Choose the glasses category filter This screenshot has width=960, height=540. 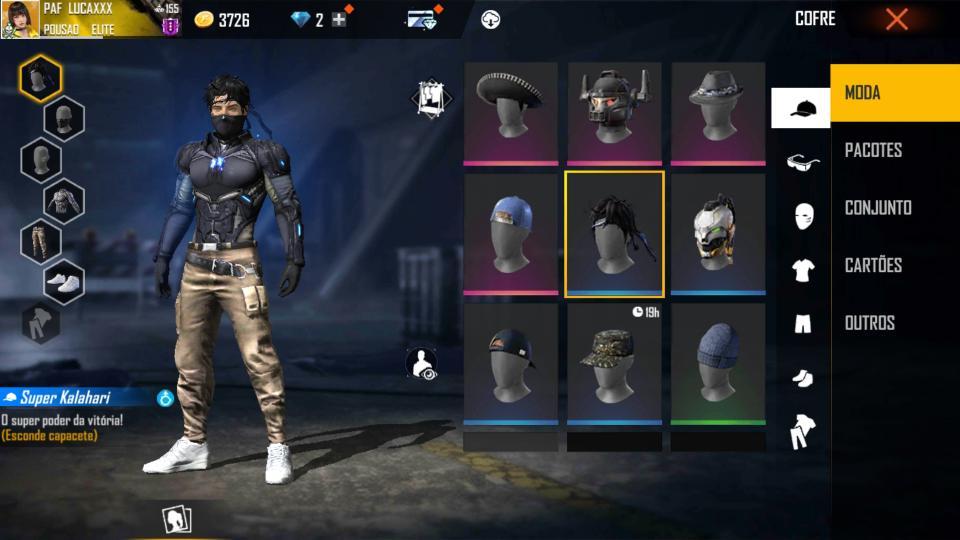[x=802, y=163]
